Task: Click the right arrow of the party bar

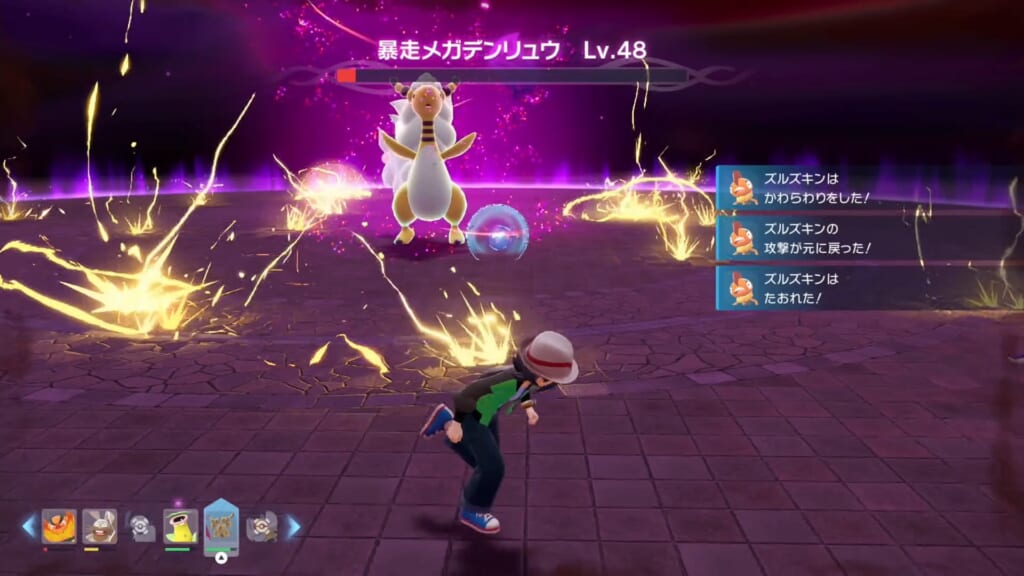Action: point(294,526)
